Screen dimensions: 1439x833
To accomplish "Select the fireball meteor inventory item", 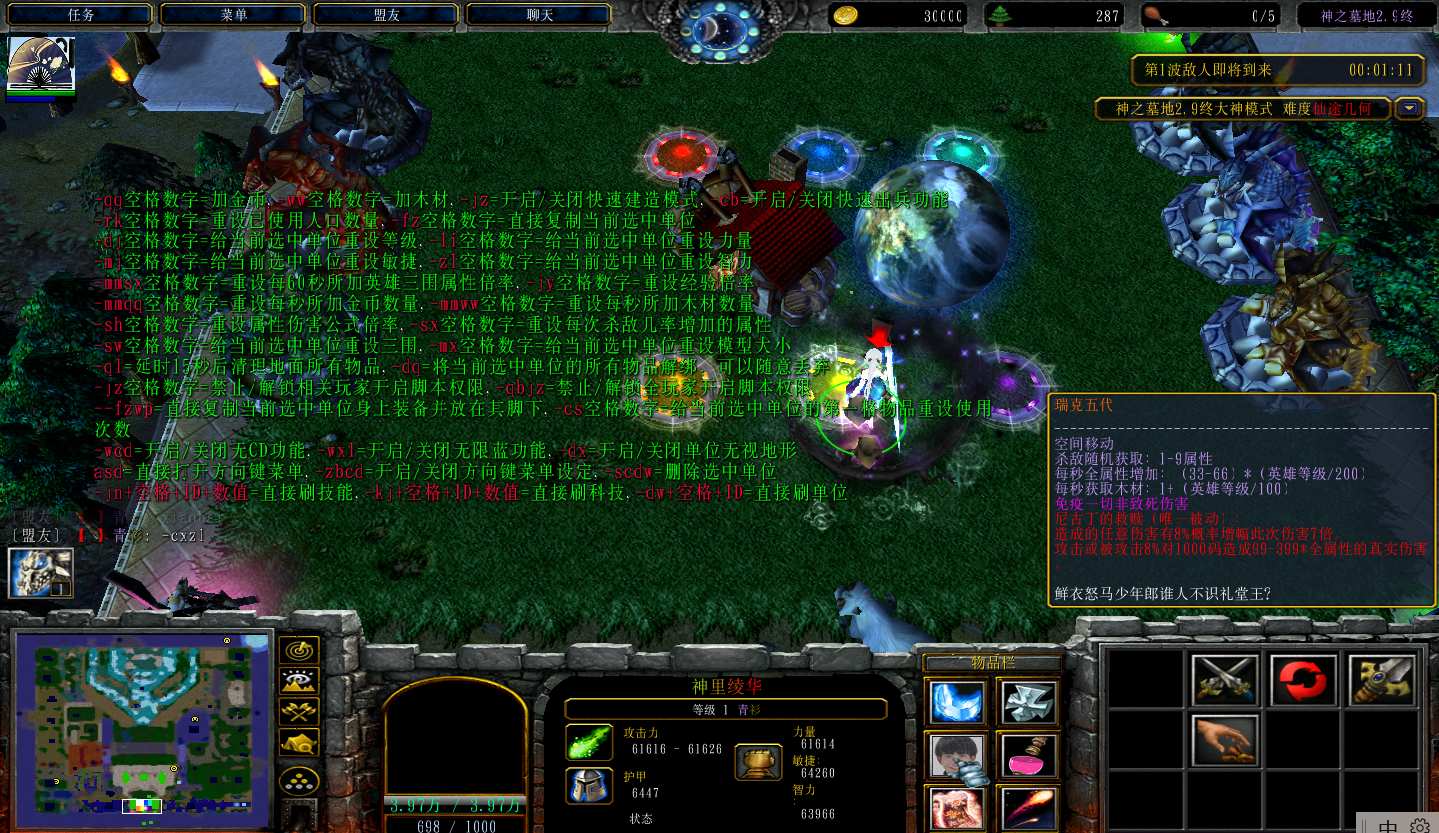I will click(x=1027, y=808).
